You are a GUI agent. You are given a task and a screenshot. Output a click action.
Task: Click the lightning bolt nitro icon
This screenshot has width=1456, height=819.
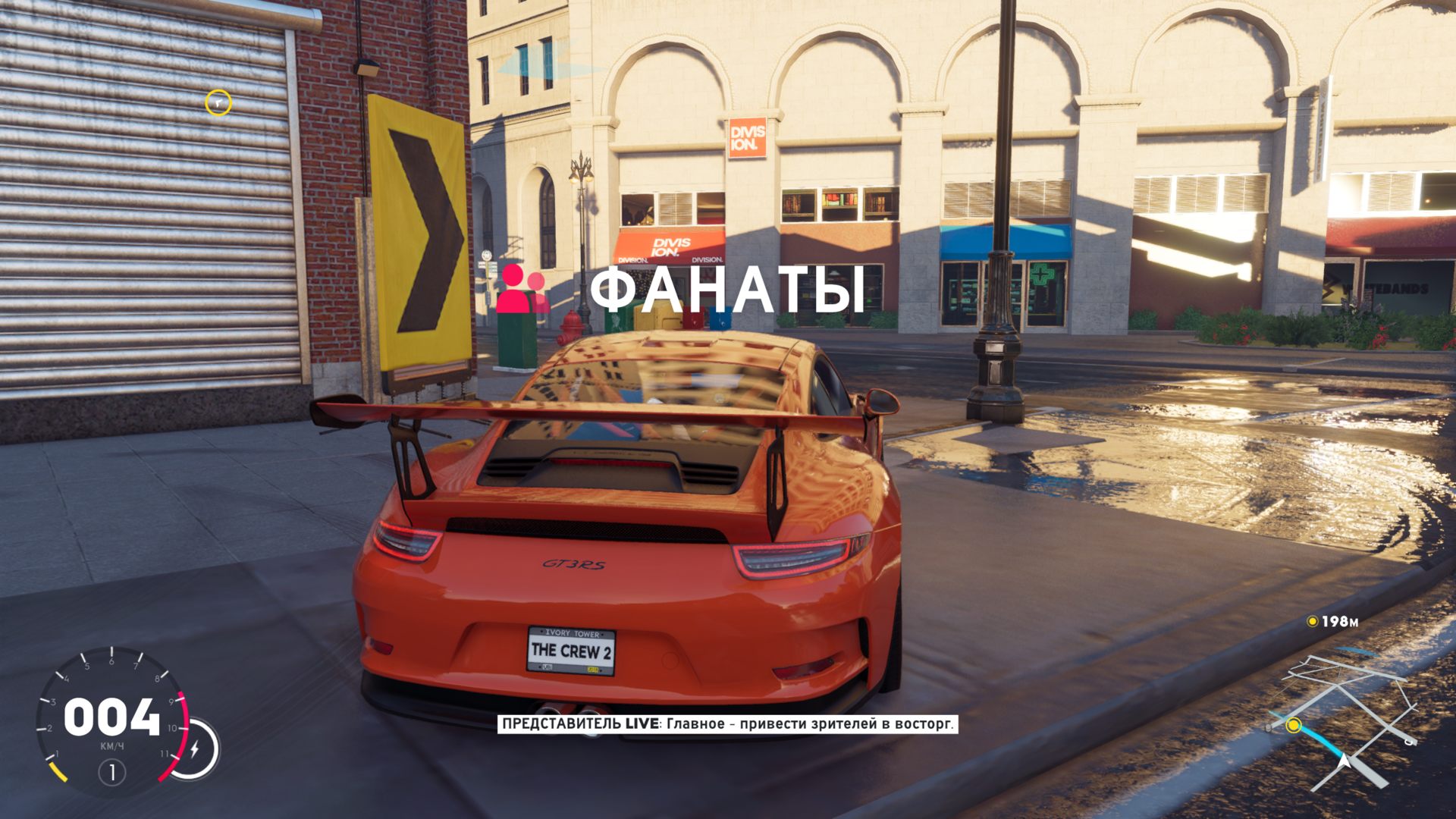tap(194, 749)
